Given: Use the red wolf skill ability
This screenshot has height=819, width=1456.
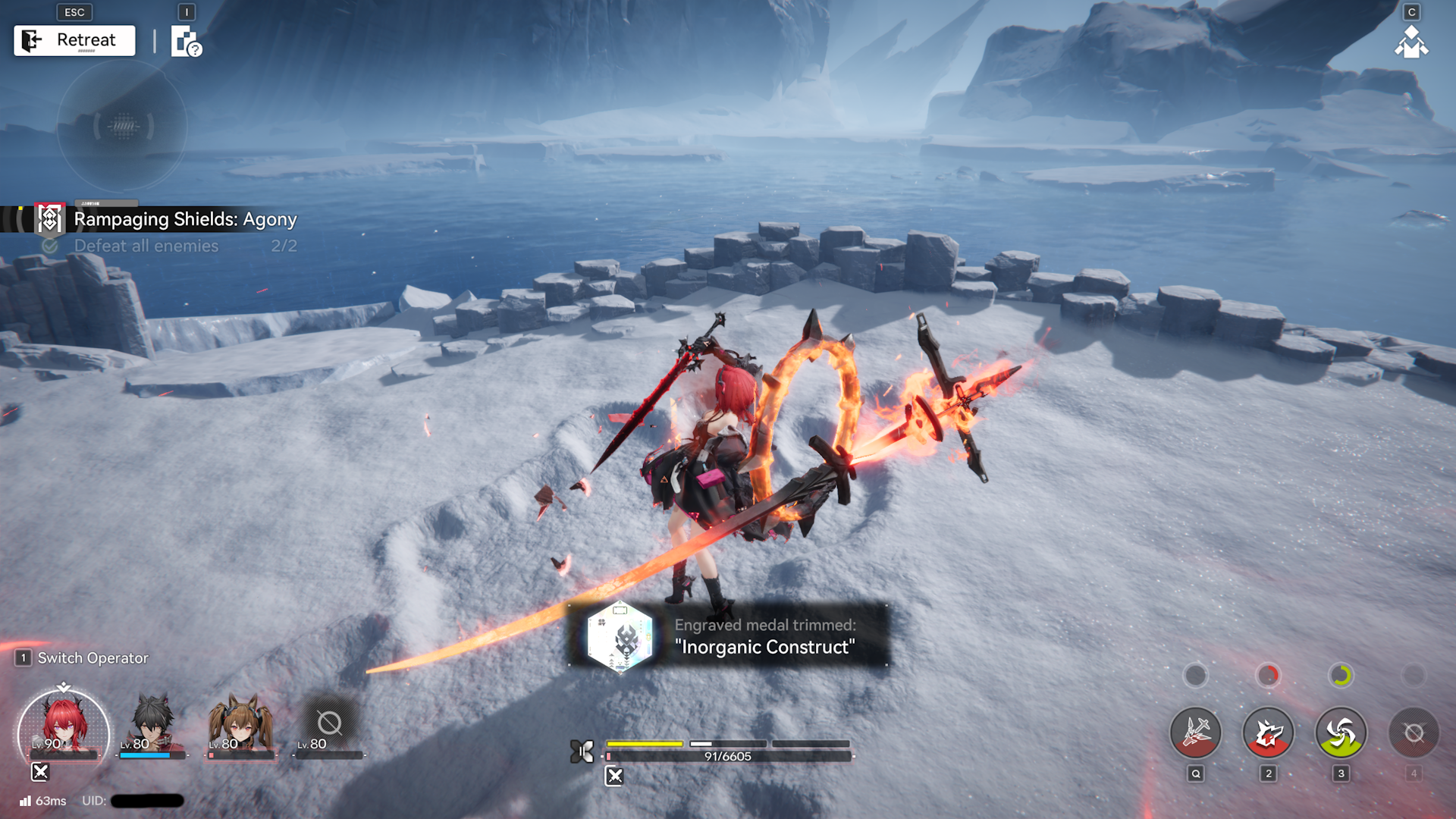Looking at the screenshot, I should pyautogui.click(x=1268, y=733).
